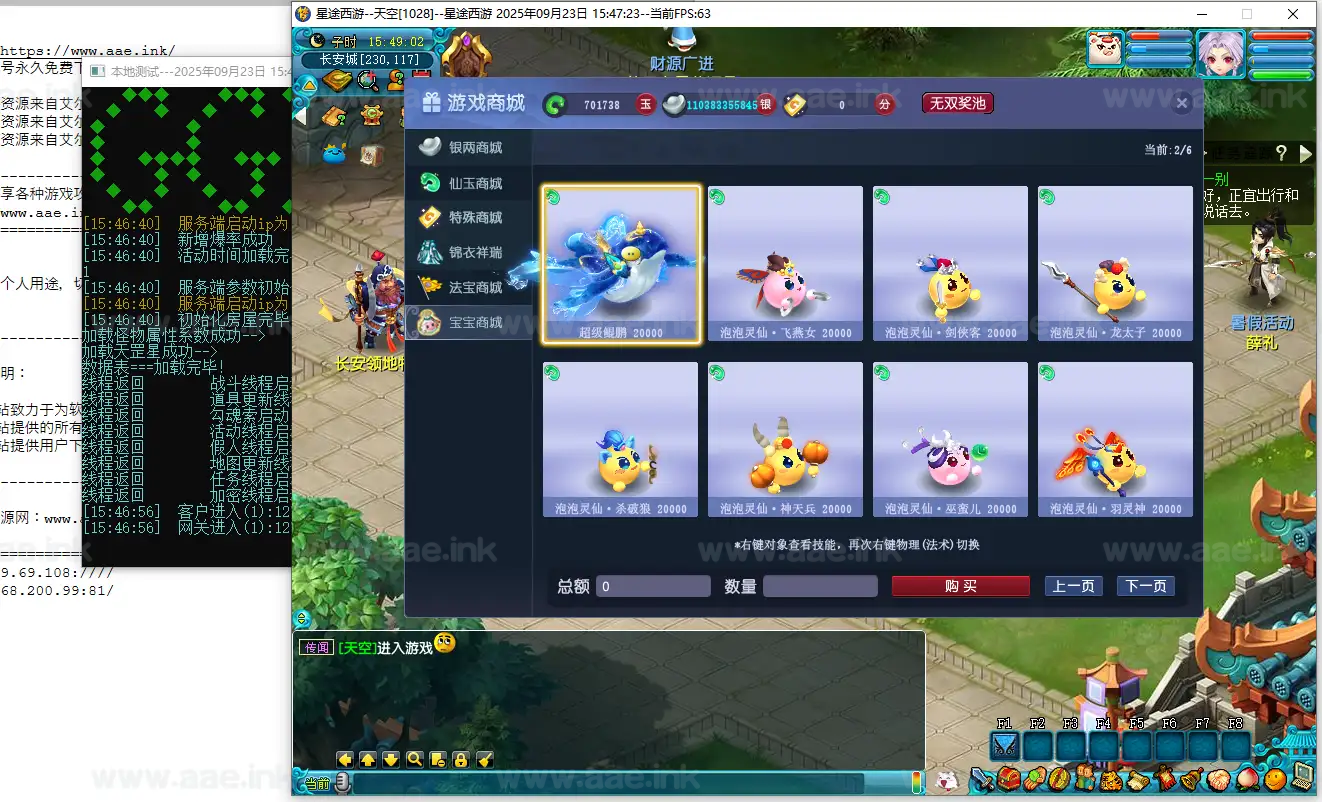The width and height of the screenshot is (1322, 802).
Task: Select the 泡泡灵仙·神天兵 pet
Action: tap(785, 440)
